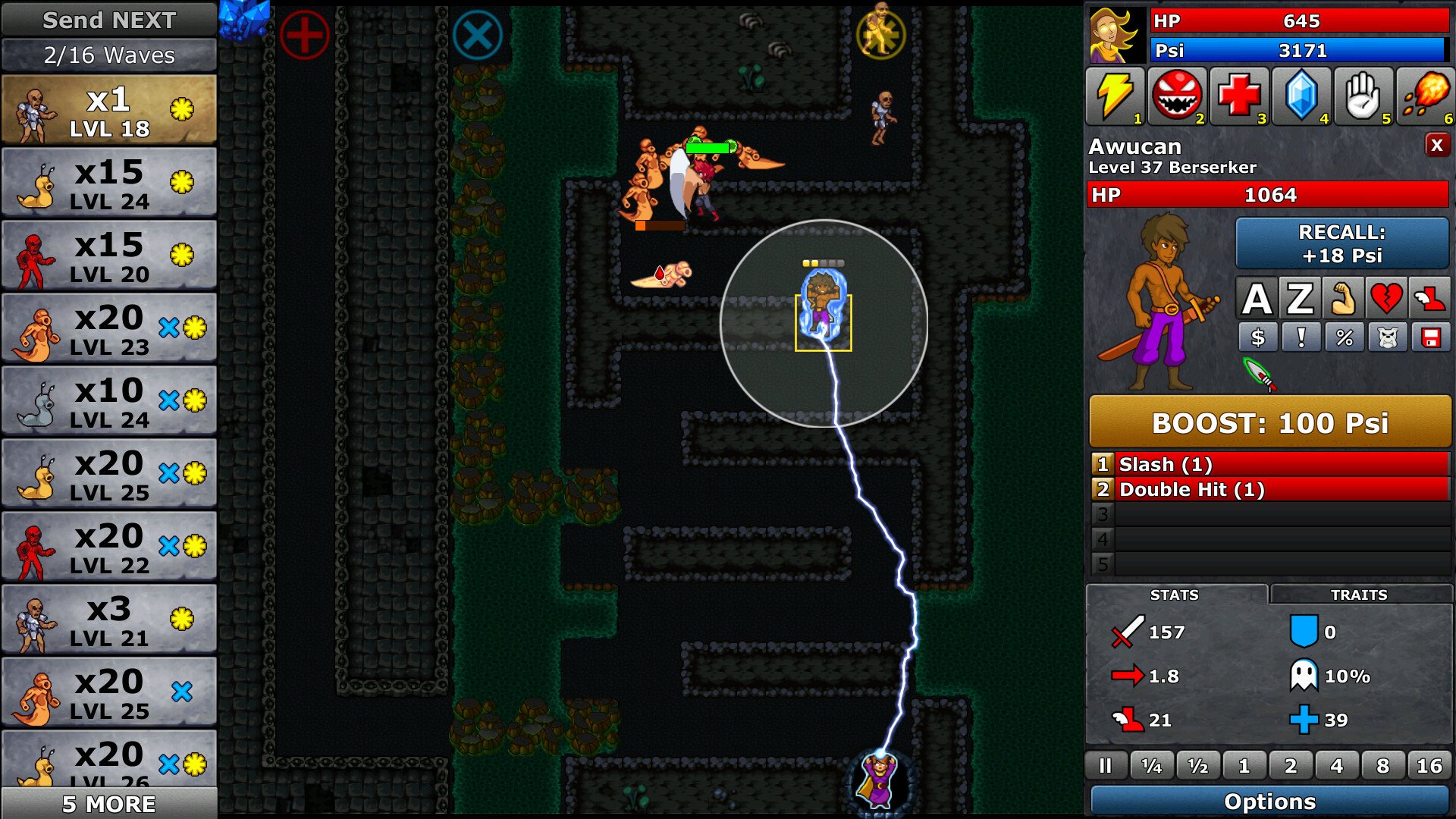The width and height of the screenshot is (1456, 819).
Task: Set game speed to one half
Action: (1197, 766)
